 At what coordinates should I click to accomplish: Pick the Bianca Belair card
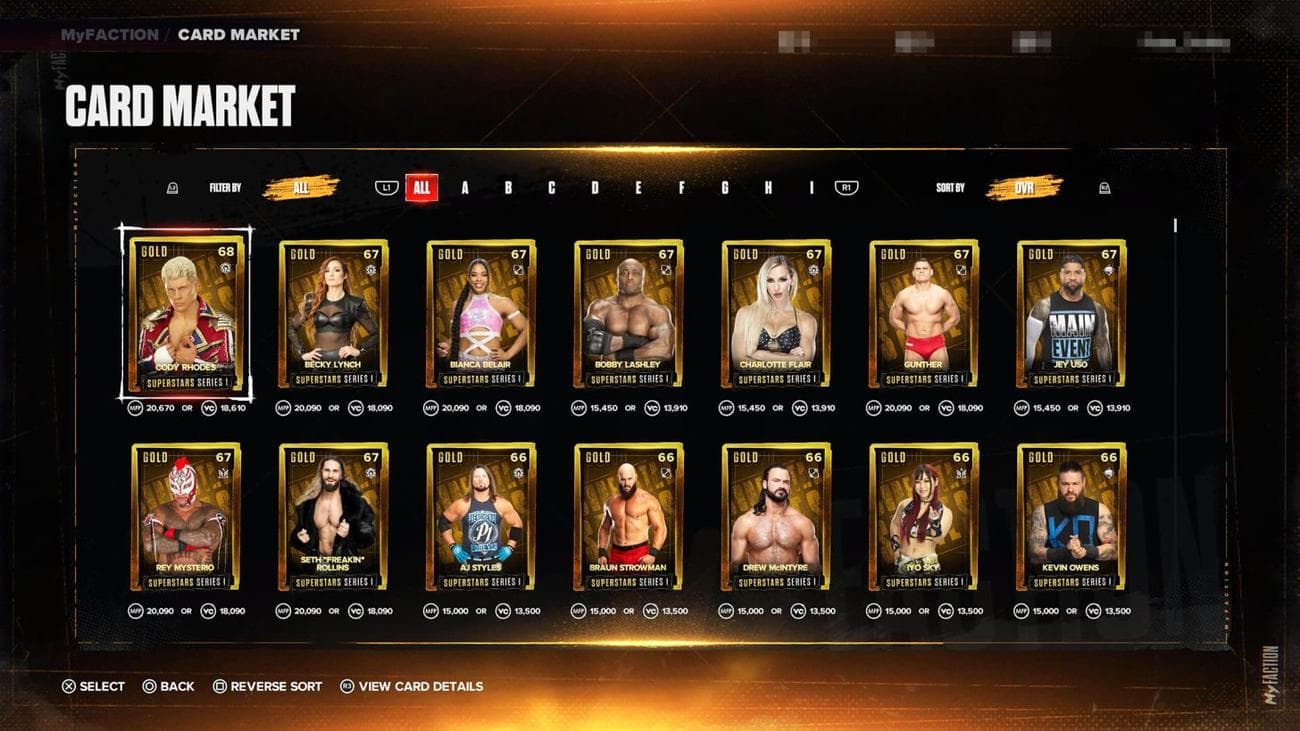click(x=481, y=313)
